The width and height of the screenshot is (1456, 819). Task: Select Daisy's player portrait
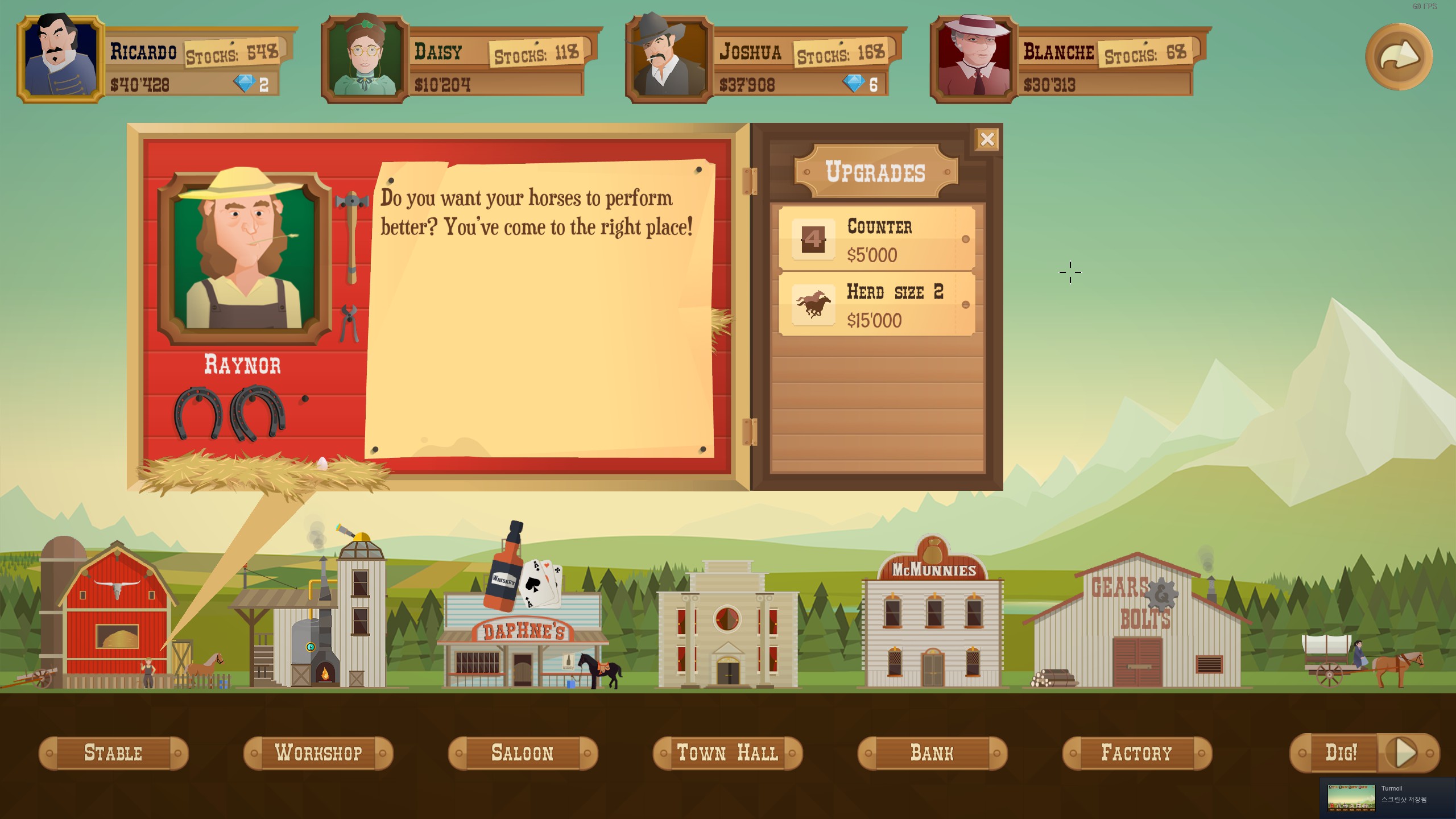pos(365,59)
